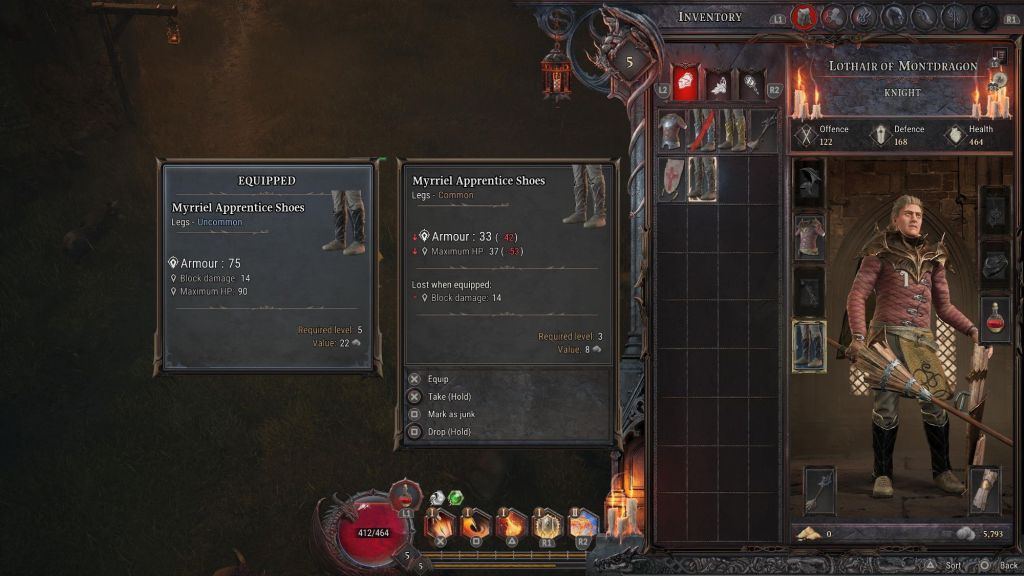Select the red-cross shield in inventory
Viewport: 1024px width, 576px height.
click(671, 179)
